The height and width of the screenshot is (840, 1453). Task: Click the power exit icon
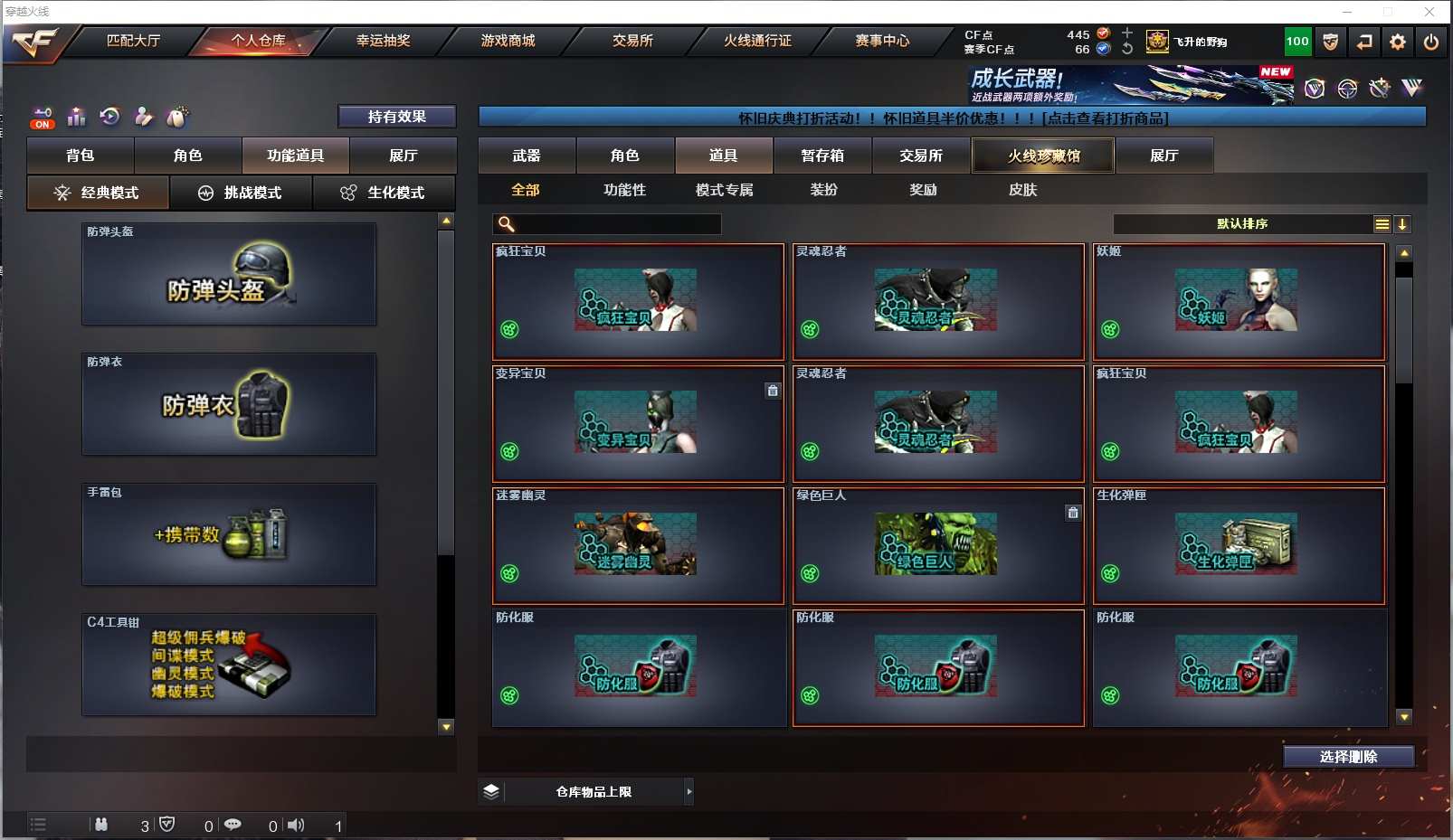[1431, 42]
